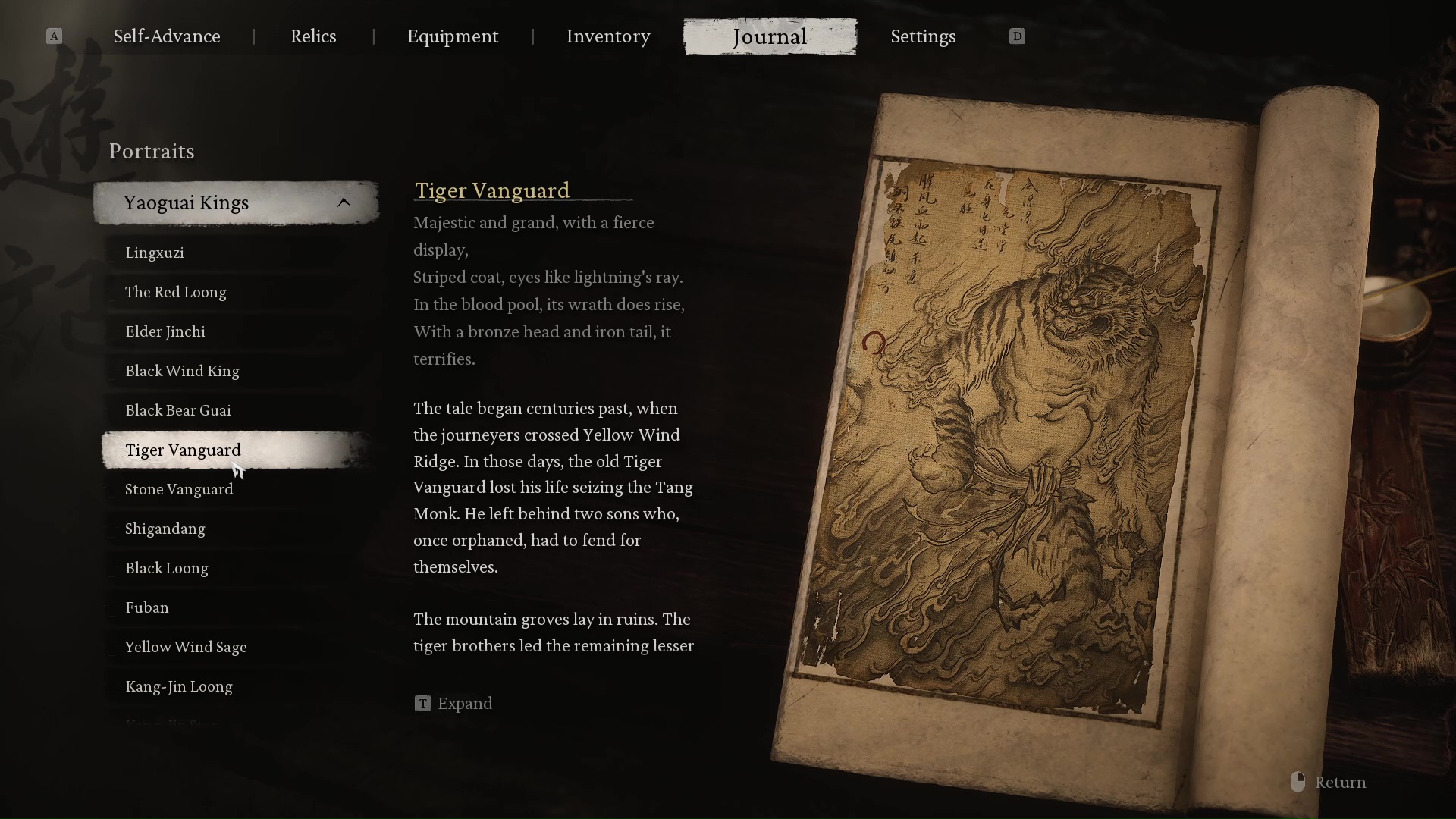1456x819 pixels.
Task: Select Kang-Jin Loong entry
Action: click(x=179, y=686)
